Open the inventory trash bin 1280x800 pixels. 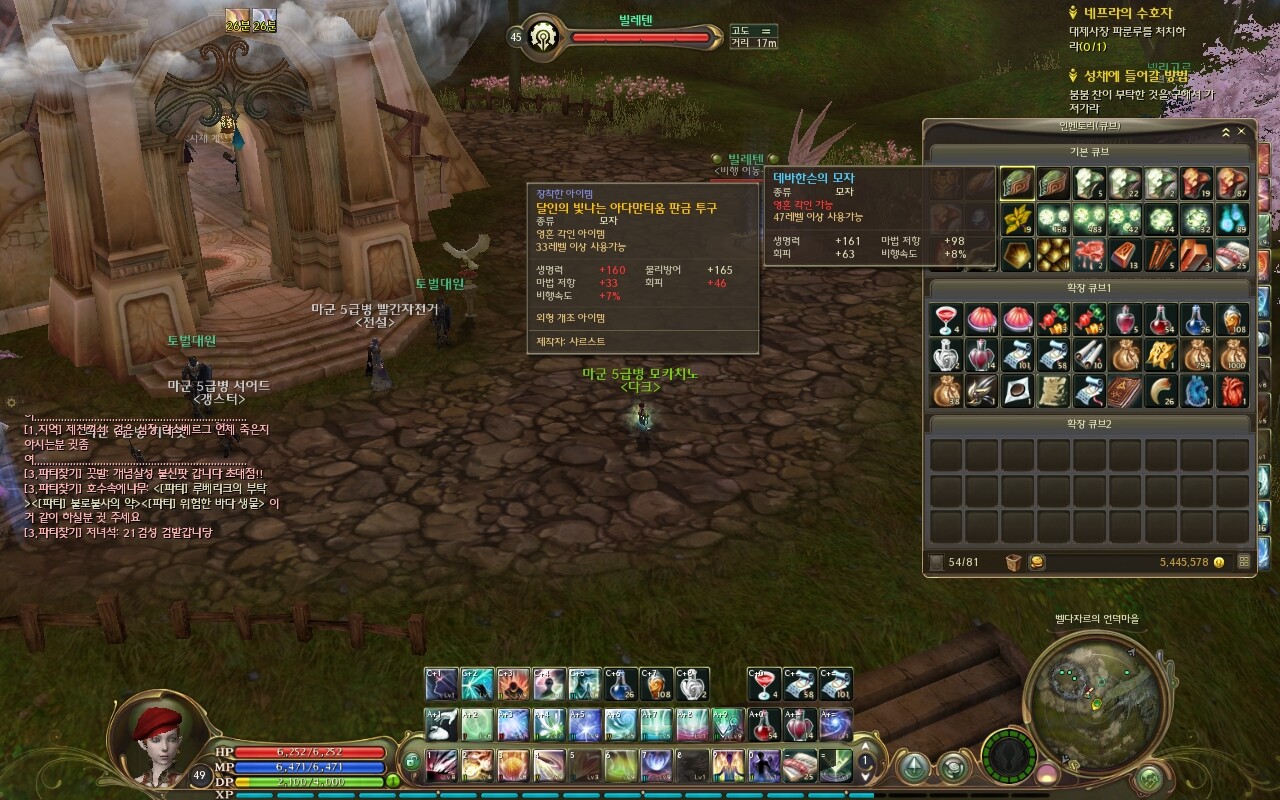tap(1014, 562)
